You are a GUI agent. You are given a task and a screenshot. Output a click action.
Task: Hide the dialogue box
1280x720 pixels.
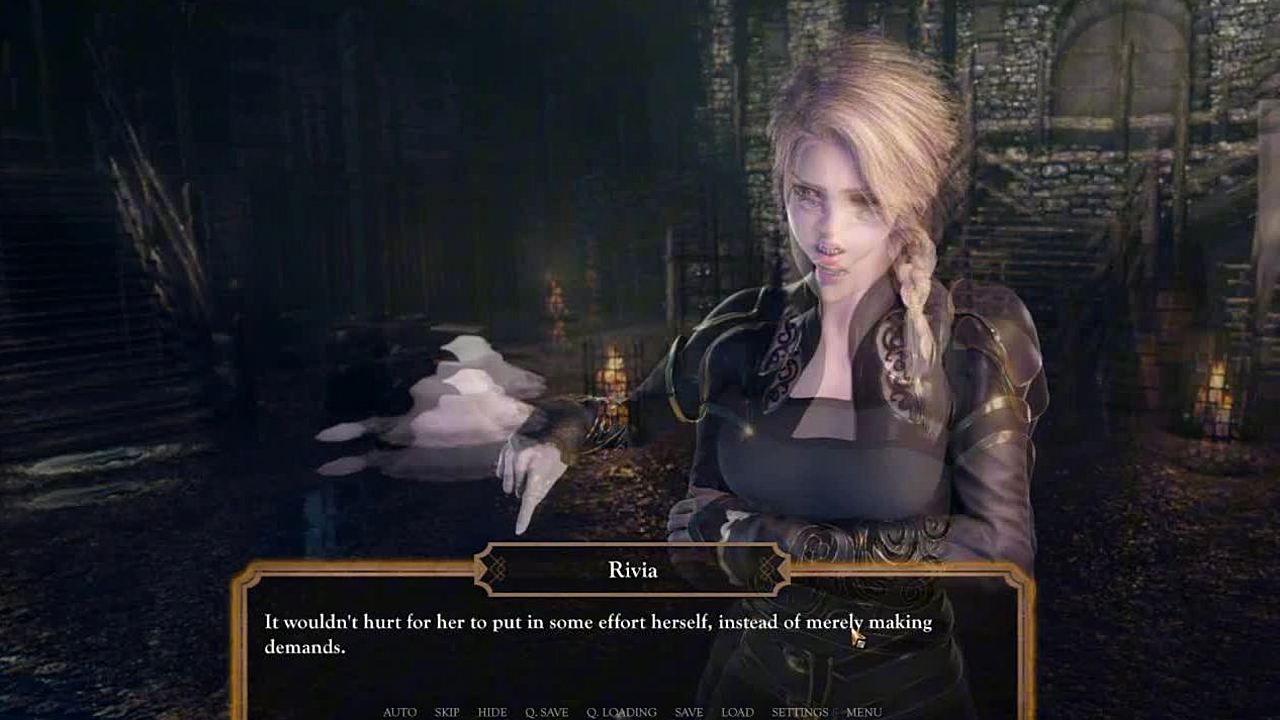pos(492,712)
